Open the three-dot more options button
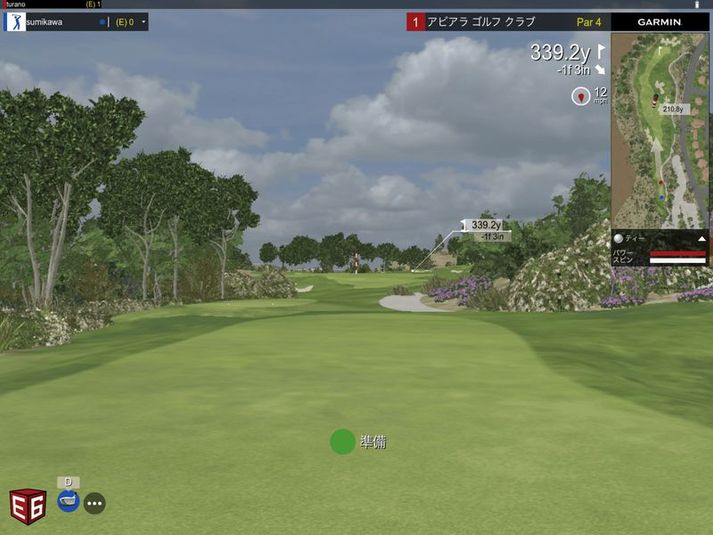The width and height of the screenshot is (713, 535). click(x=95, y=503)
